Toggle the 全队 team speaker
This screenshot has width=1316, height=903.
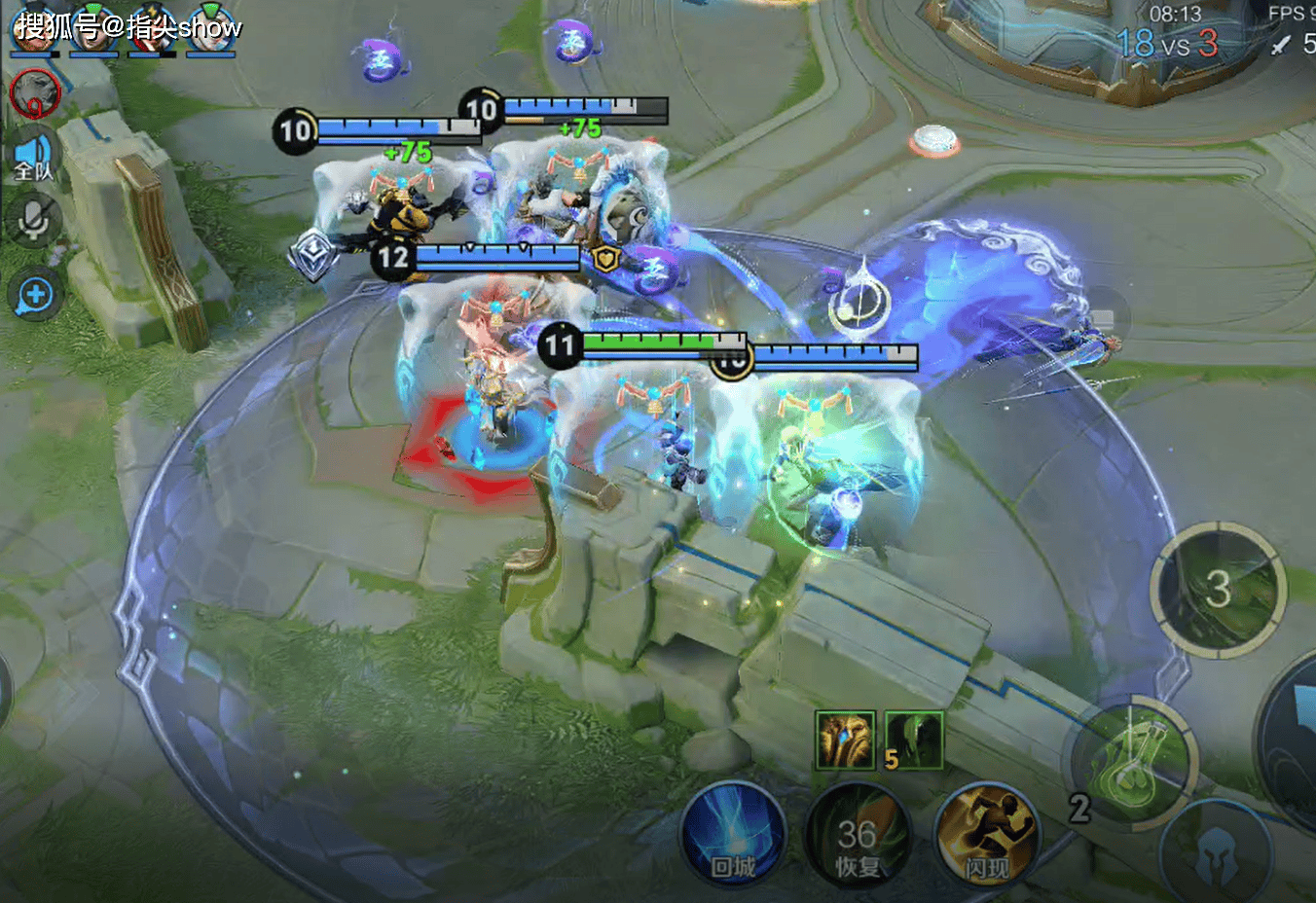pos(34,158)
